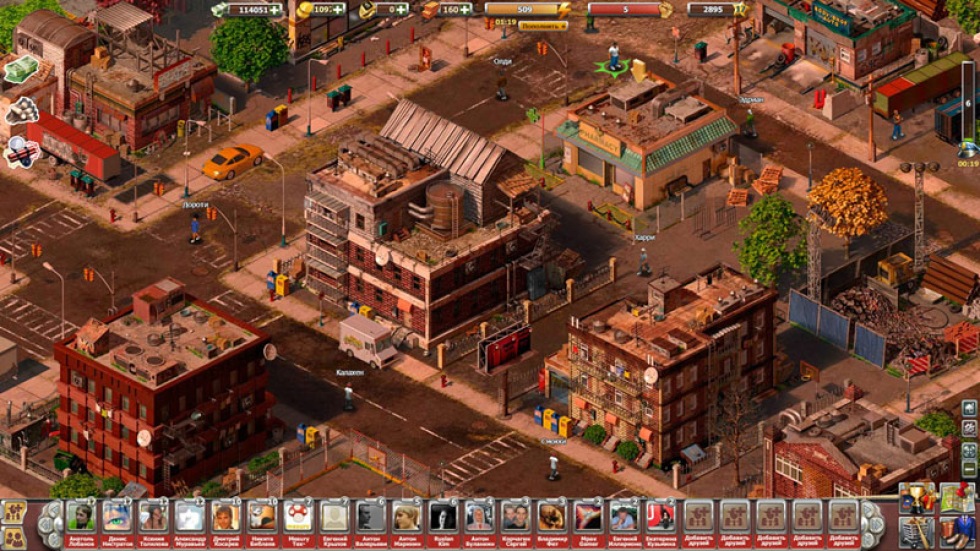Image resolution: width=980 pixels, height=551 pixels.
Task: Add more cash with the plus button
Action: pos(275,9)
